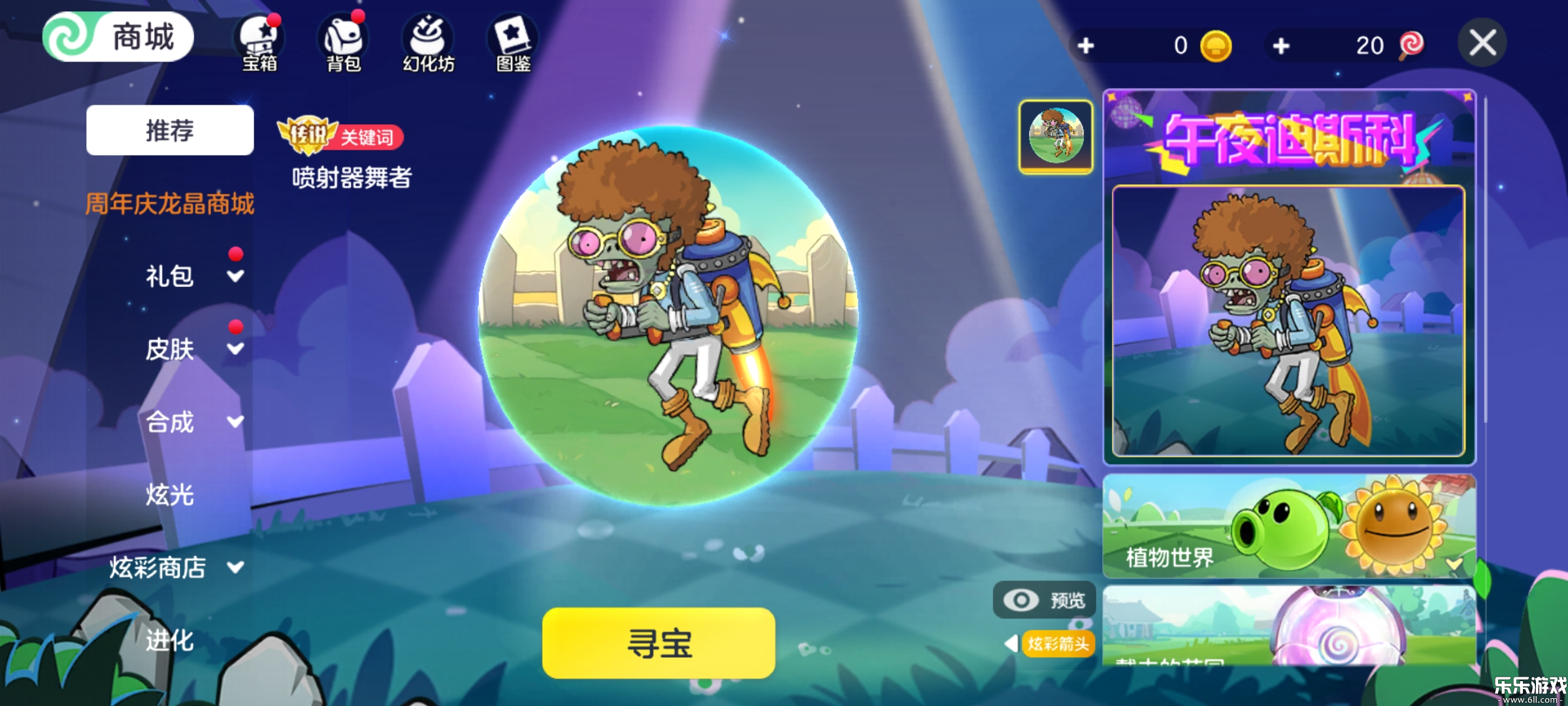The height and width of the screenshot is (706, 1568).
Task: Open the 背包 backpack
Action: click(x=345, y=41)
